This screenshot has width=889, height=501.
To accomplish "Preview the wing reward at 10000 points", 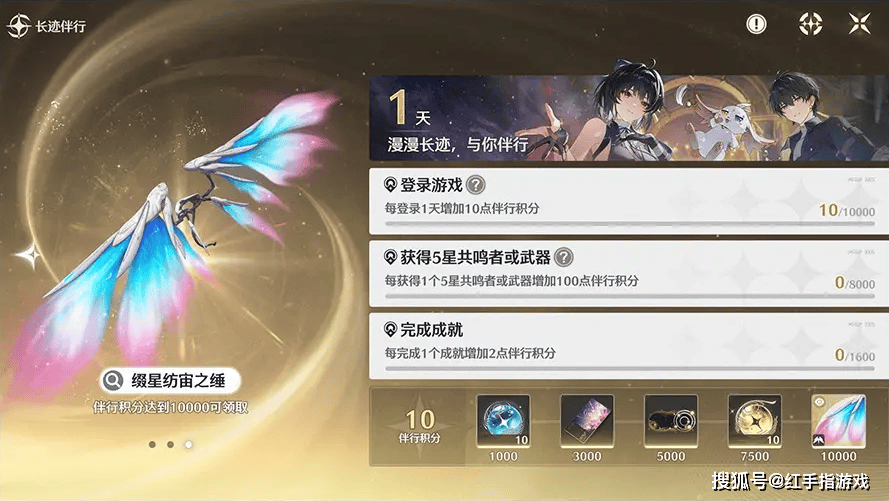I will pos(838,420).
